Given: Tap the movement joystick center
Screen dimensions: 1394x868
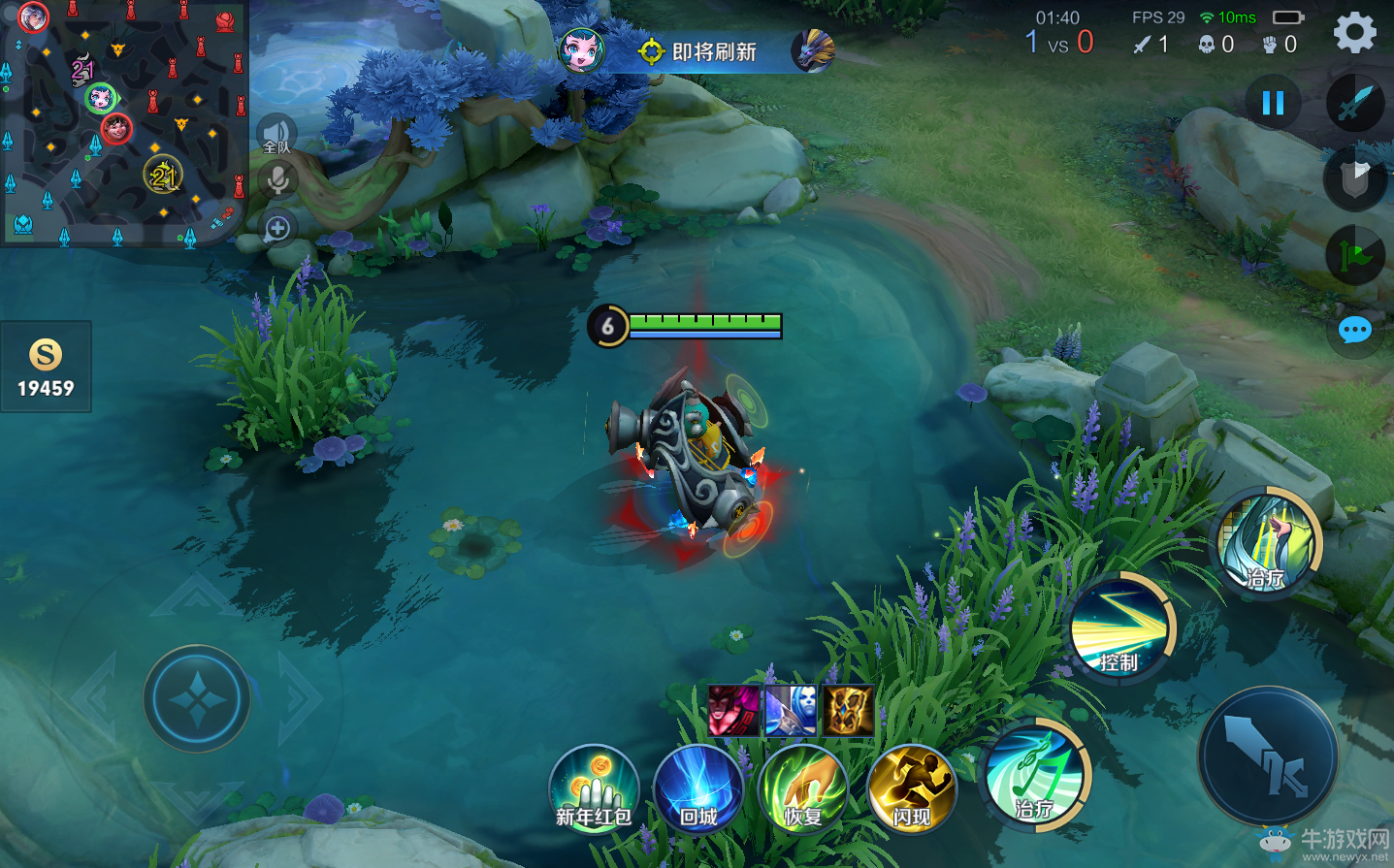Looking at the screenshot, I should click(x=198, y=698).
